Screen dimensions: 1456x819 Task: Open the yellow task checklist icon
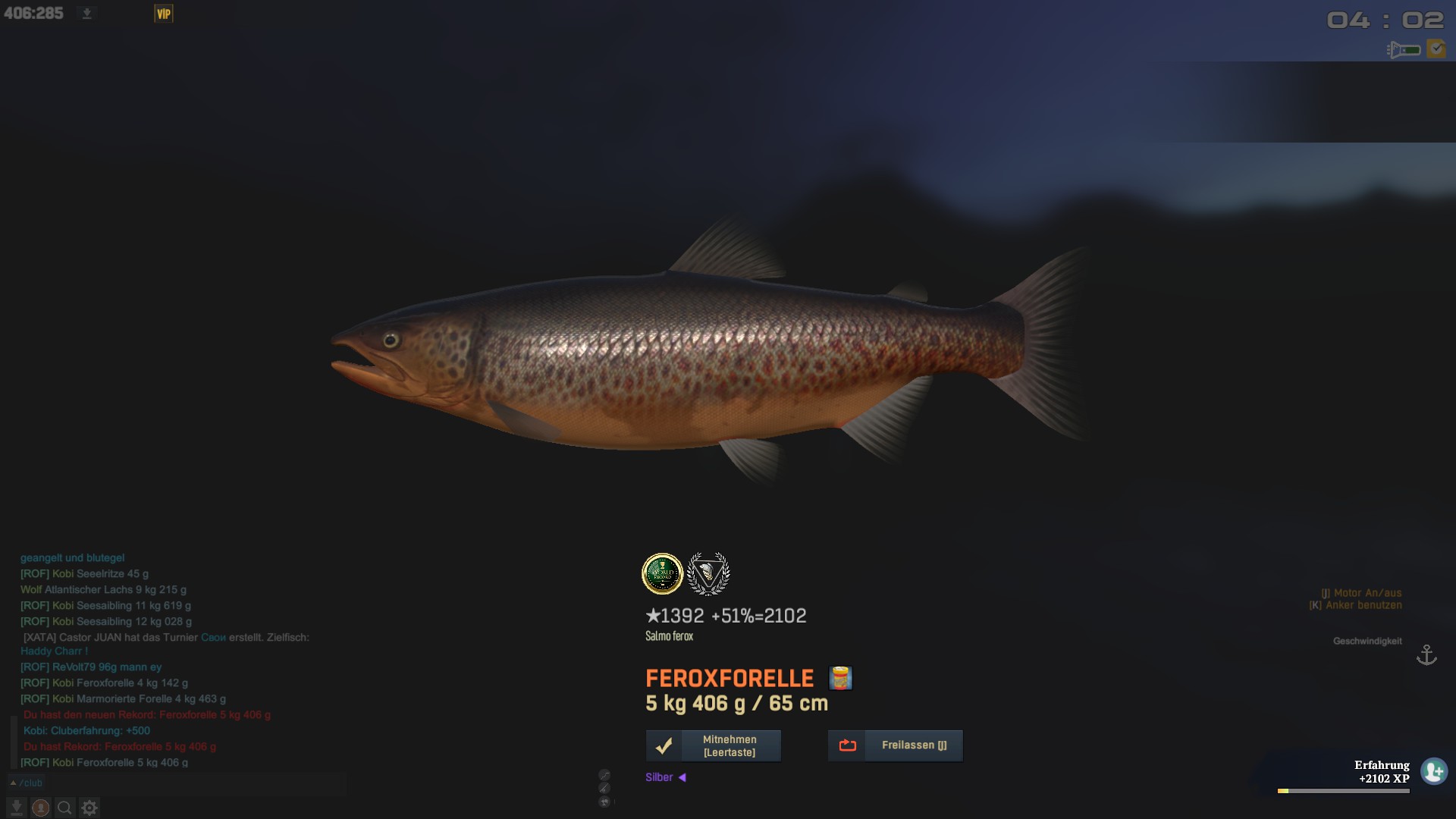point(1436,49)
